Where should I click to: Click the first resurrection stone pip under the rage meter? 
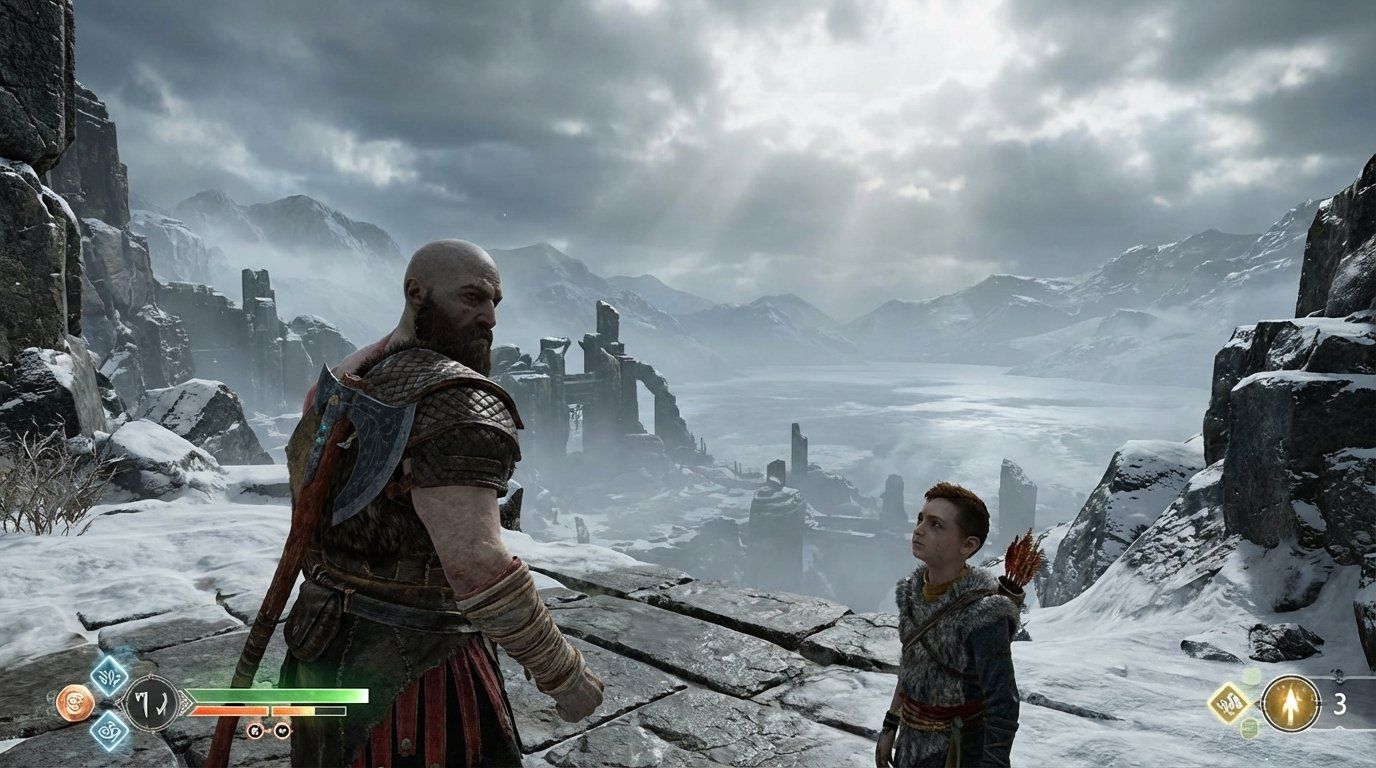[254, 731]
